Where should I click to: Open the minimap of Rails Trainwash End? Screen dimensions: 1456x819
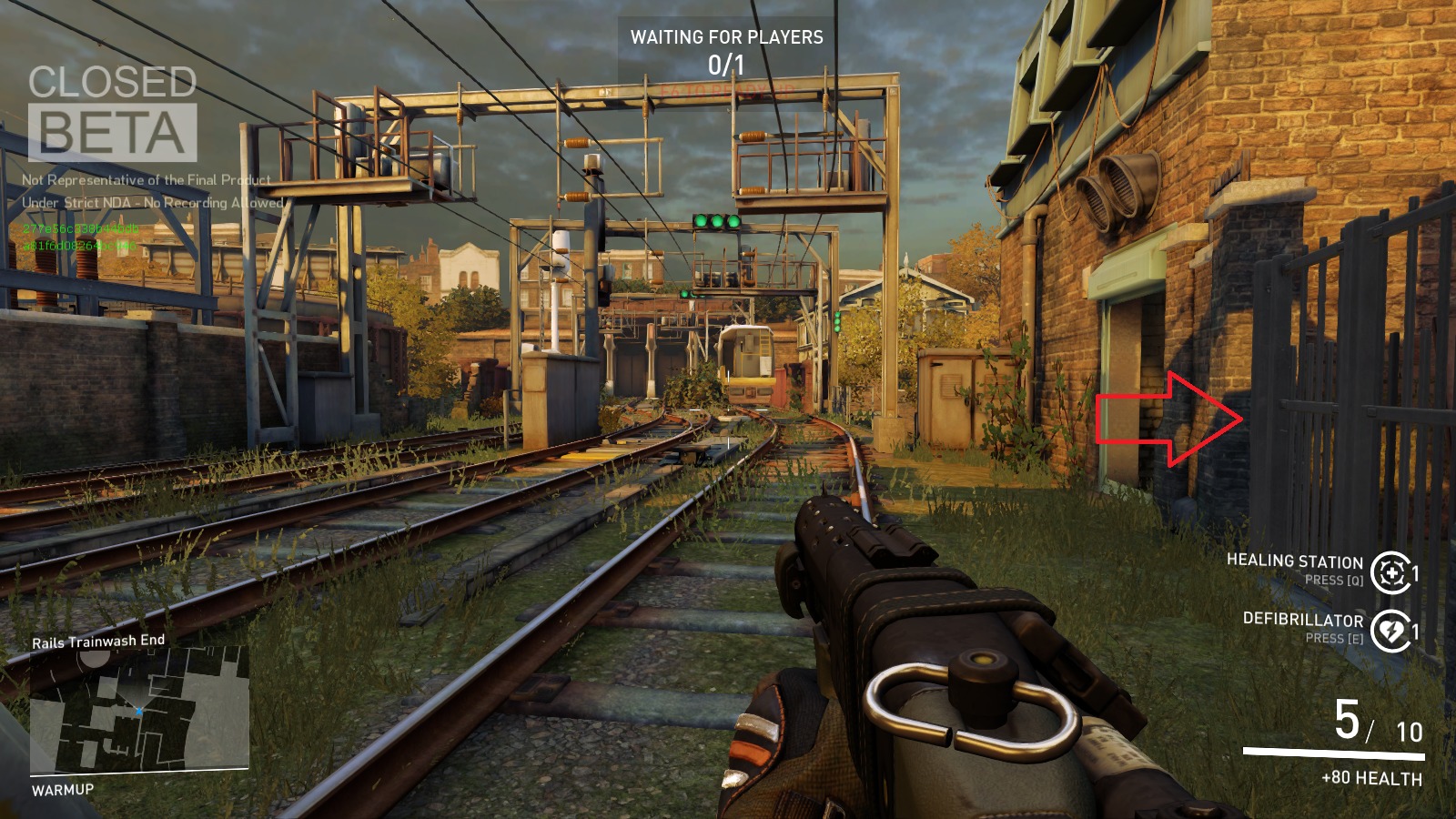pyautogui.click(x=139, y=710)
